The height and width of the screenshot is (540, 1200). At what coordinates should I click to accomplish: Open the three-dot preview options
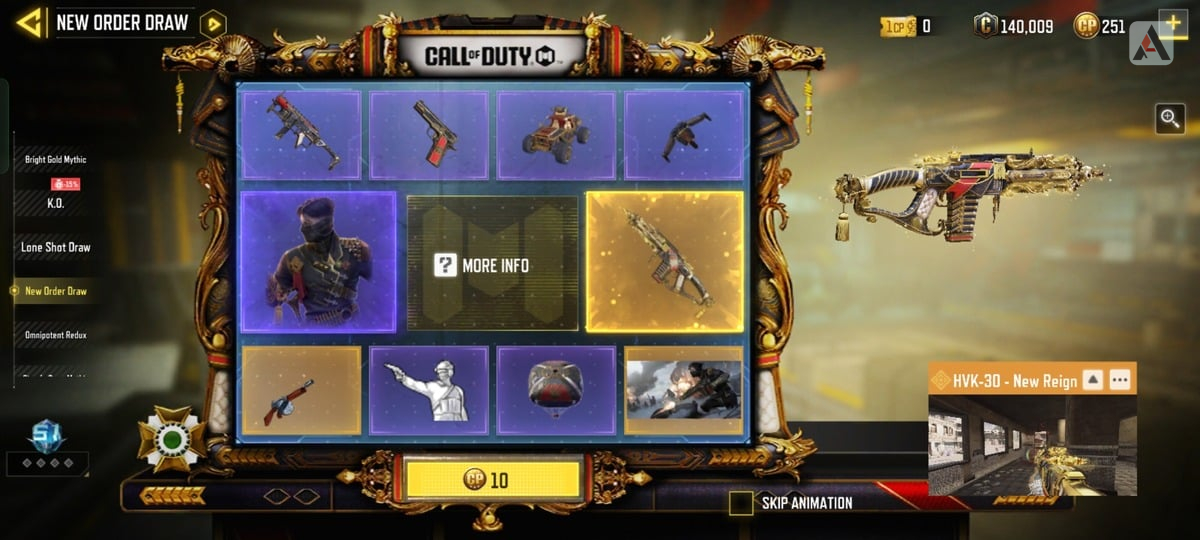(x=1120, y=380)
